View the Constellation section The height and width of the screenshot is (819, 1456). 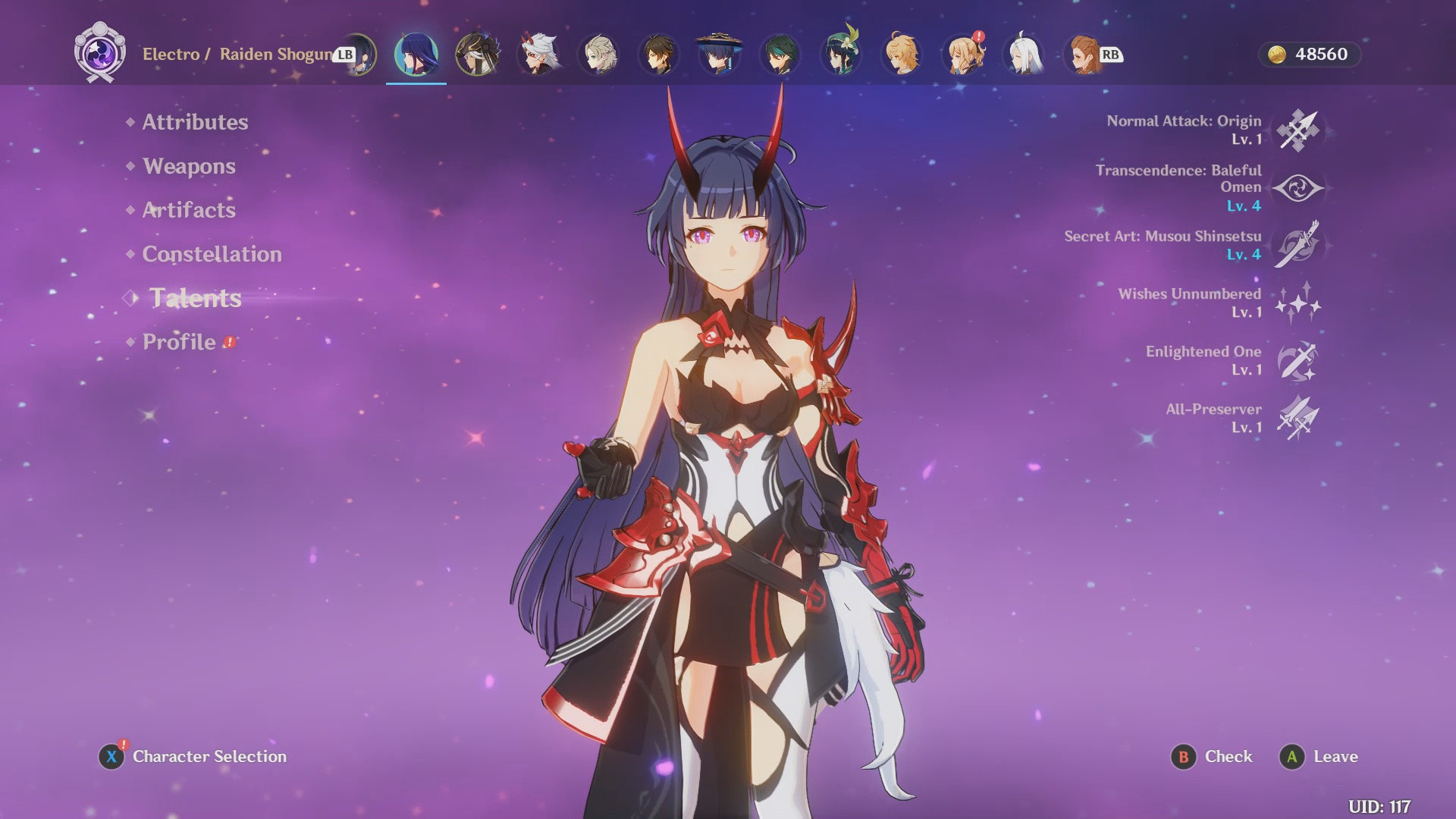click(212, 254)
